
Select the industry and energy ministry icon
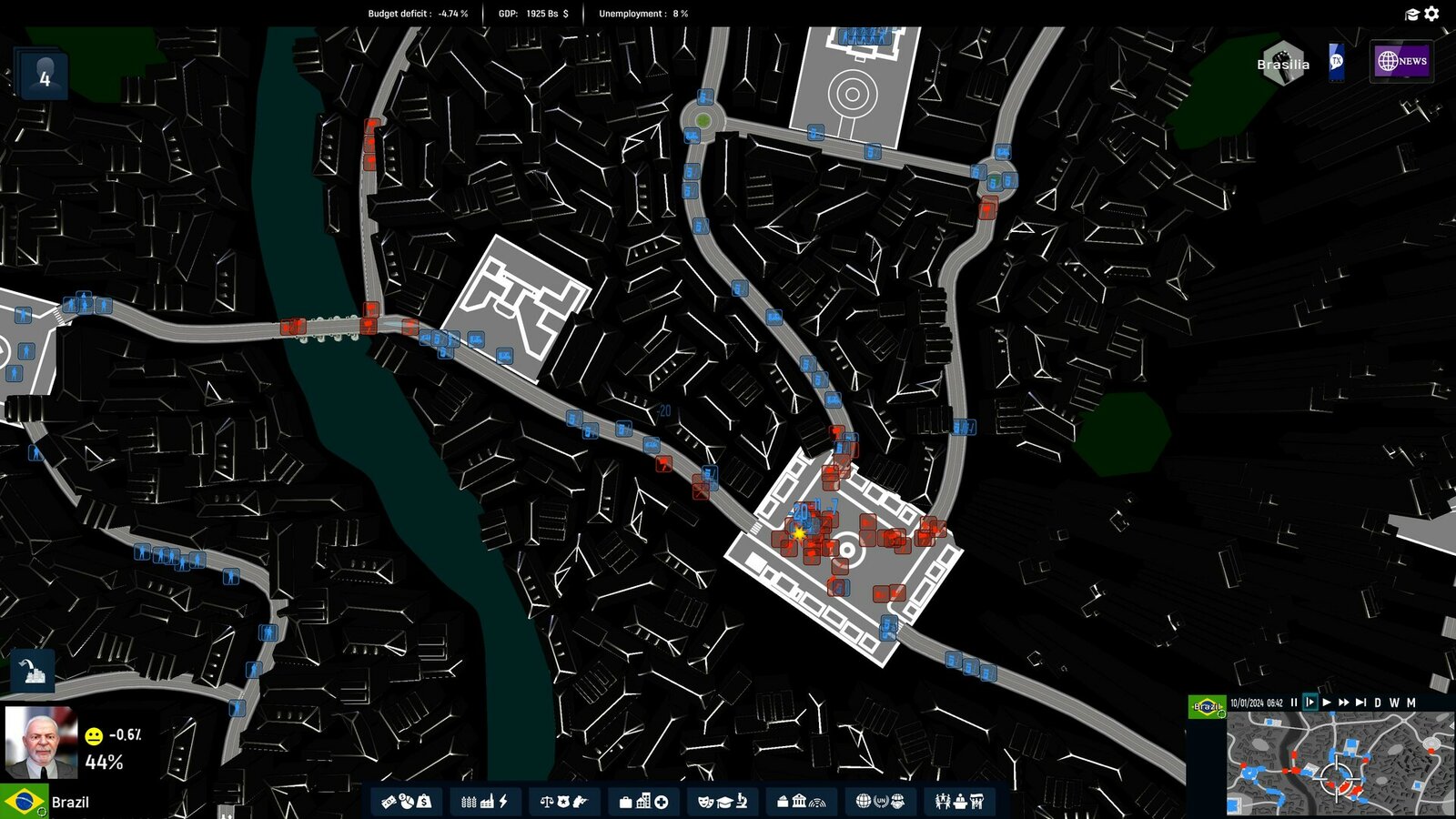(486, 802)
